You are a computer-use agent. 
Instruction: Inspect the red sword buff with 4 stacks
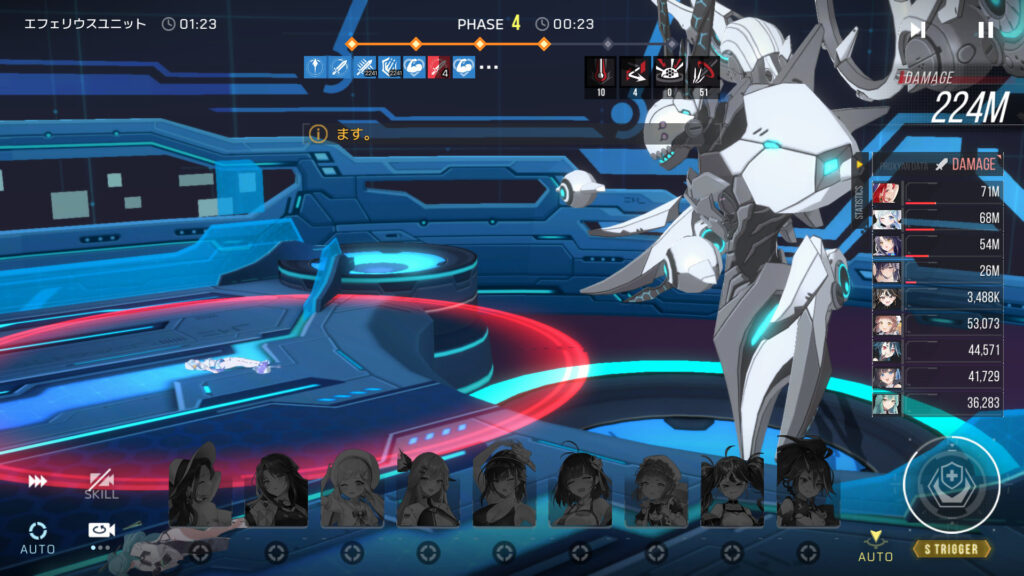tap(438, 67)
